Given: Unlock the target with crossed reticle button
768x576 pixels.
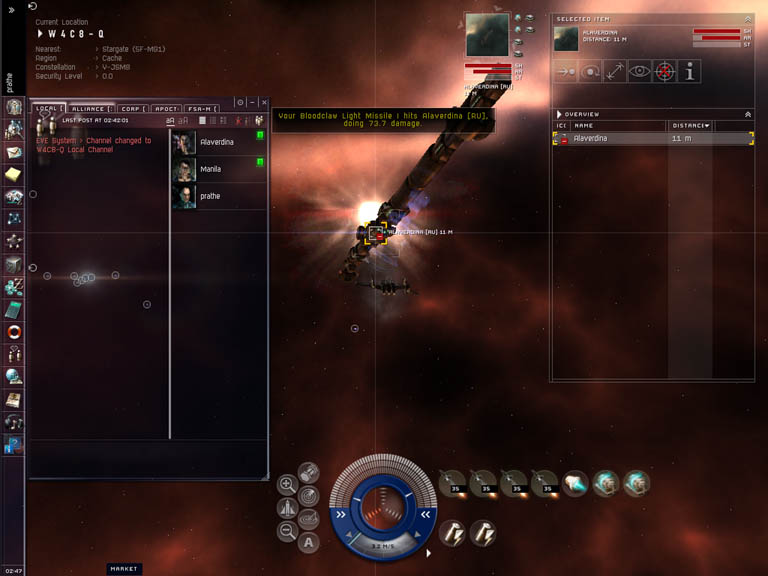Looking at the screenshot, I should [665, 71].
